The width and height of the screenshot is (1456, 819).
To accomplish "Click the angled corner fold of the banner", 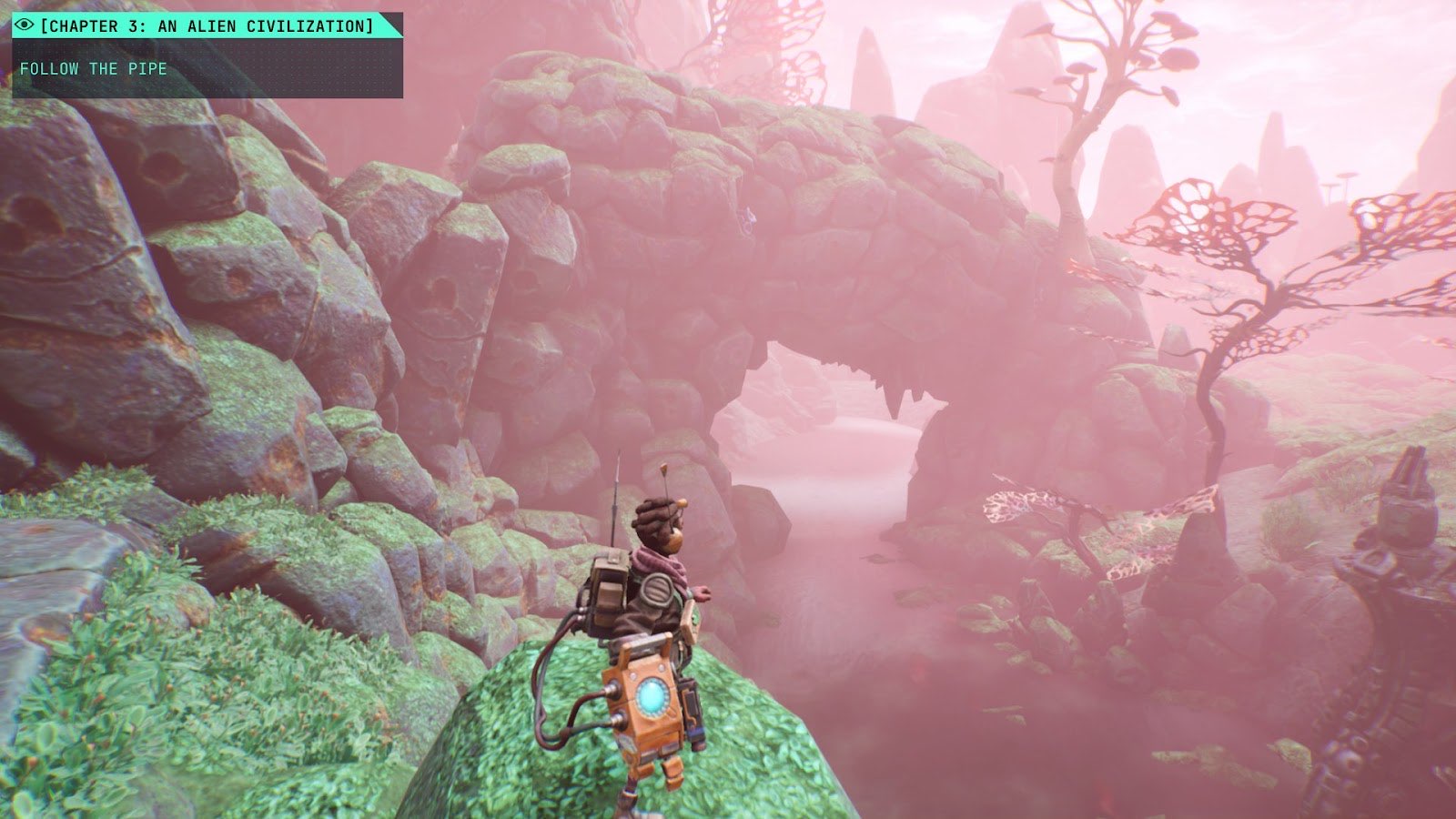I will [391, 18].
